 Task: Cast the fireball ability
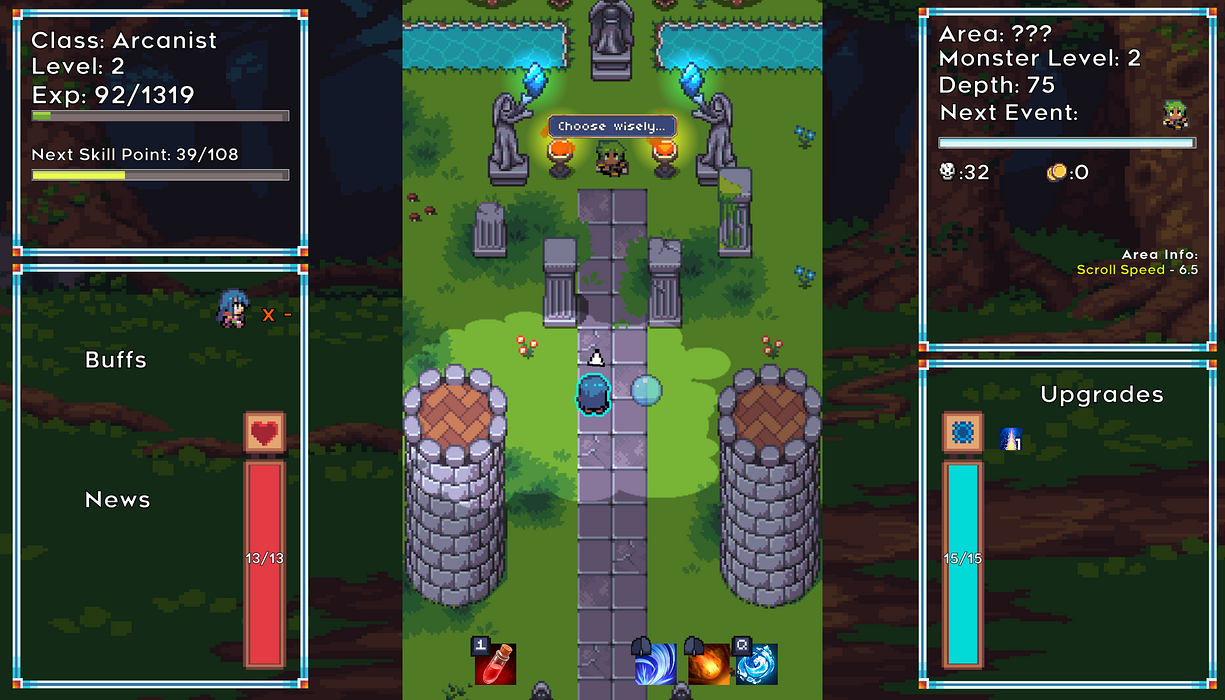click(x=707, y=664)
